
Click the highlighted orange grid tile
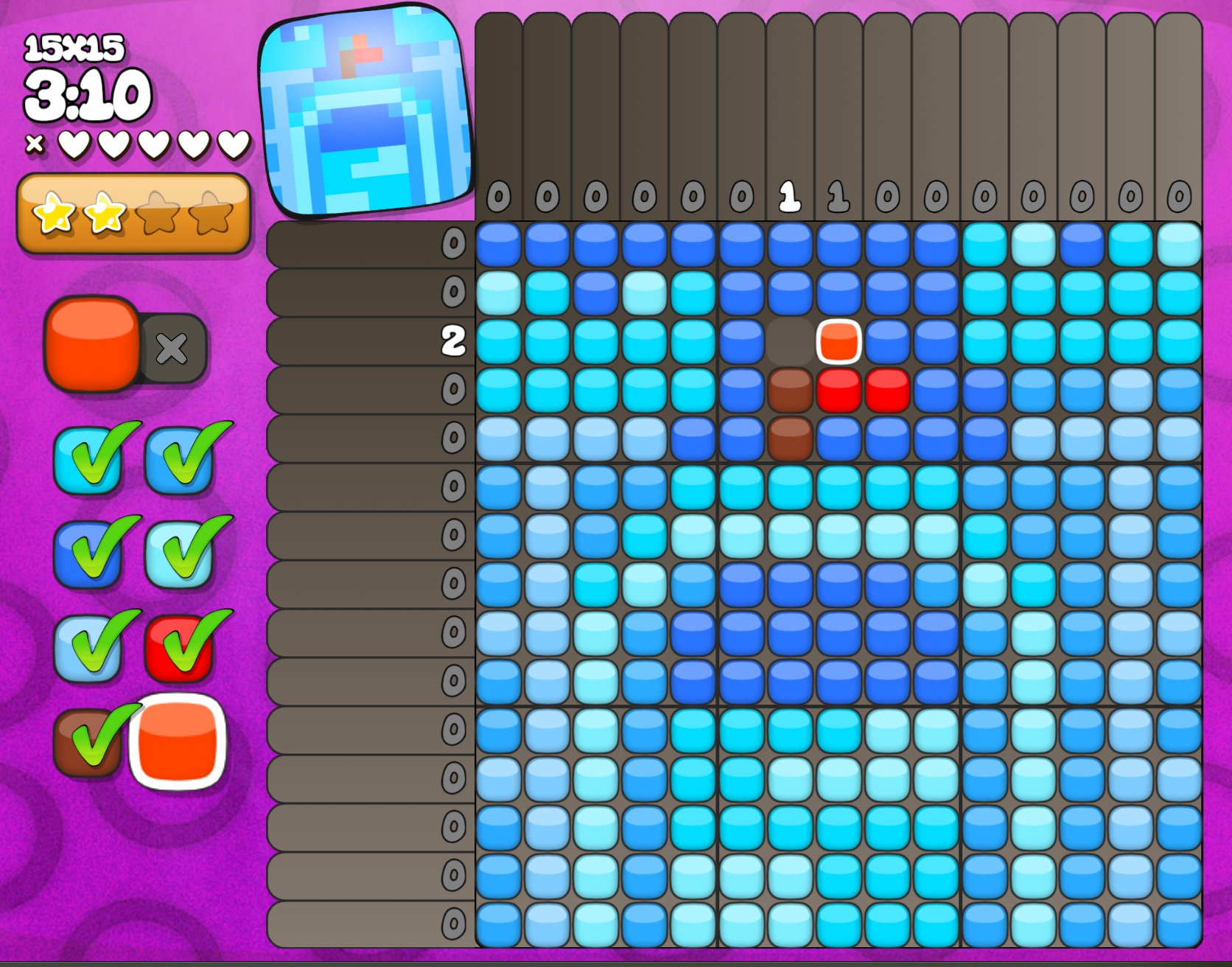[839, 342]
